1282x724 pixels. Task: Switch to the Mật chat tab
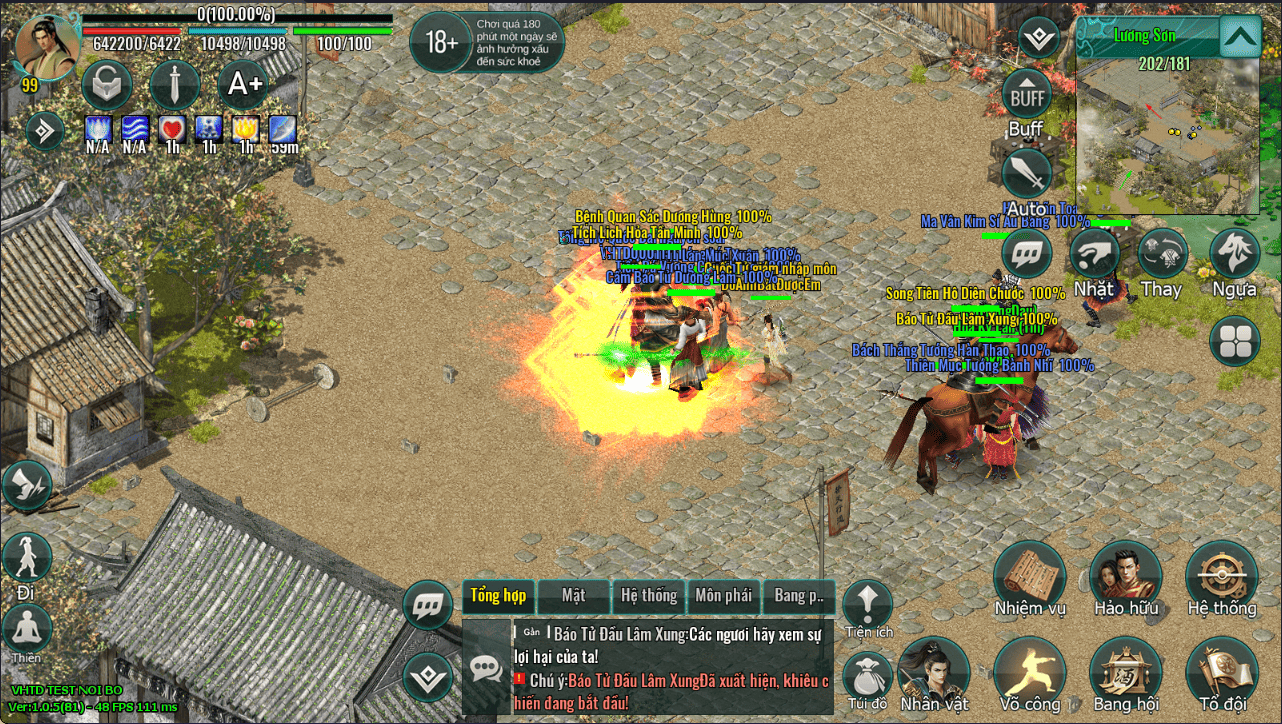click(x=573, y=596)
